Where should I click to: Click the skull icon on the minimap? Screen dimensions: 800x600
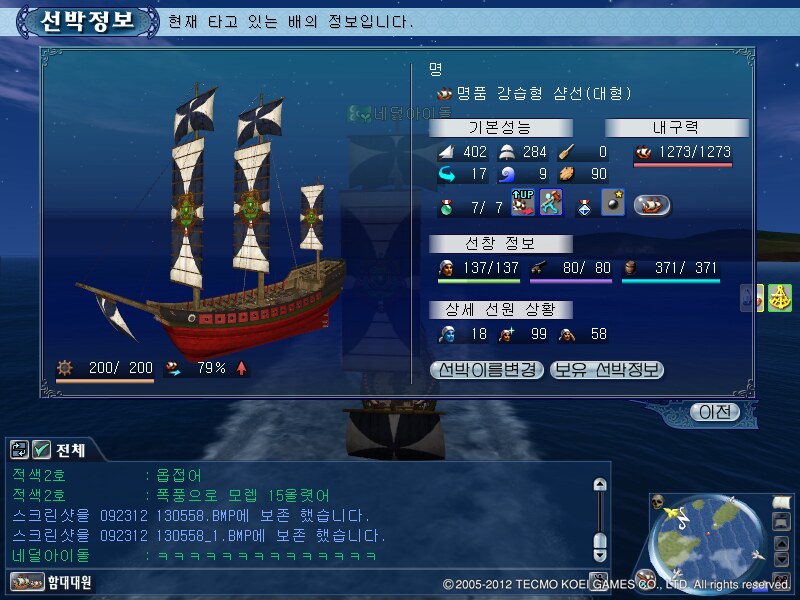pos(658,500)
